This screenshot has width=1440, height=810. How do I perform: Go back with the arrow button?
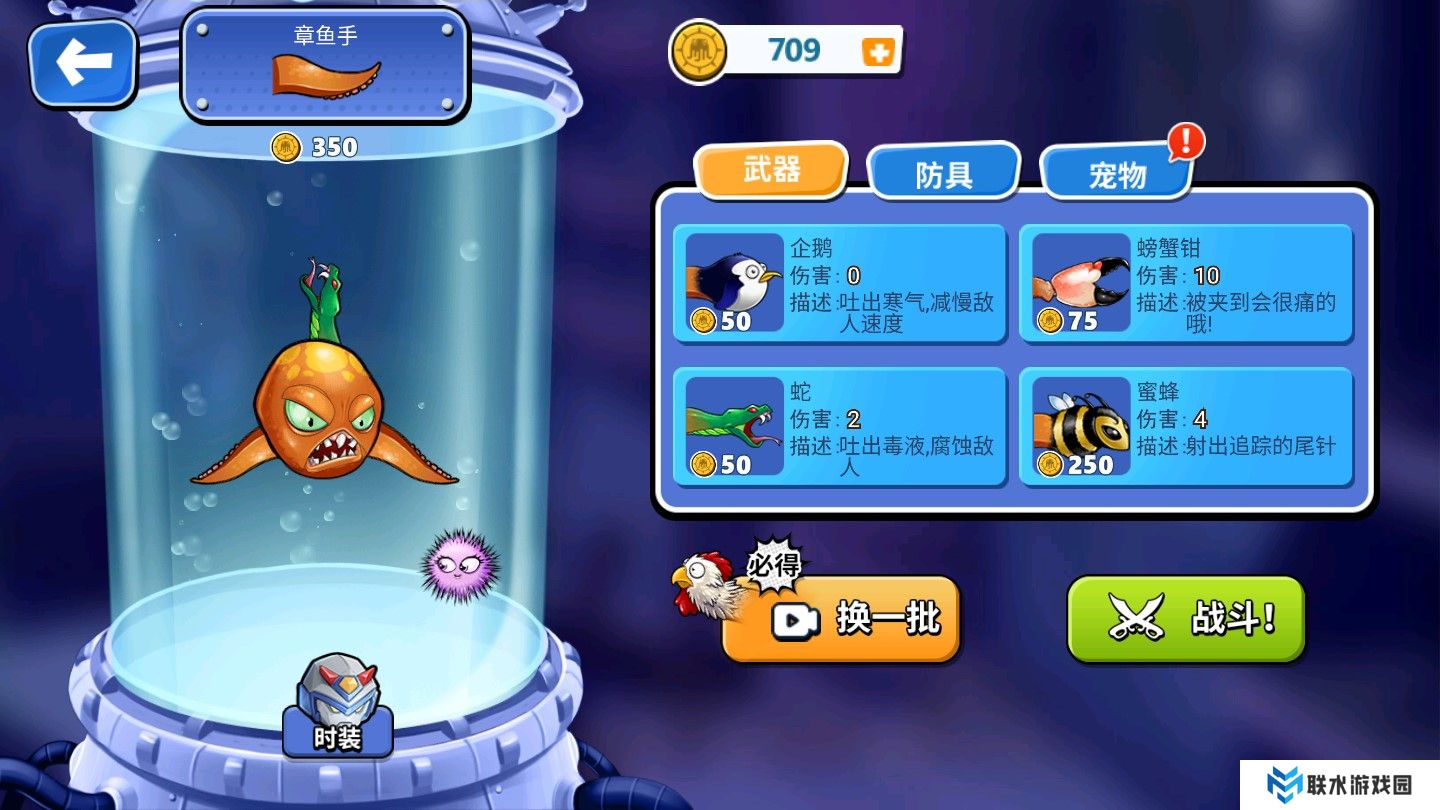(x=82, y=63)
